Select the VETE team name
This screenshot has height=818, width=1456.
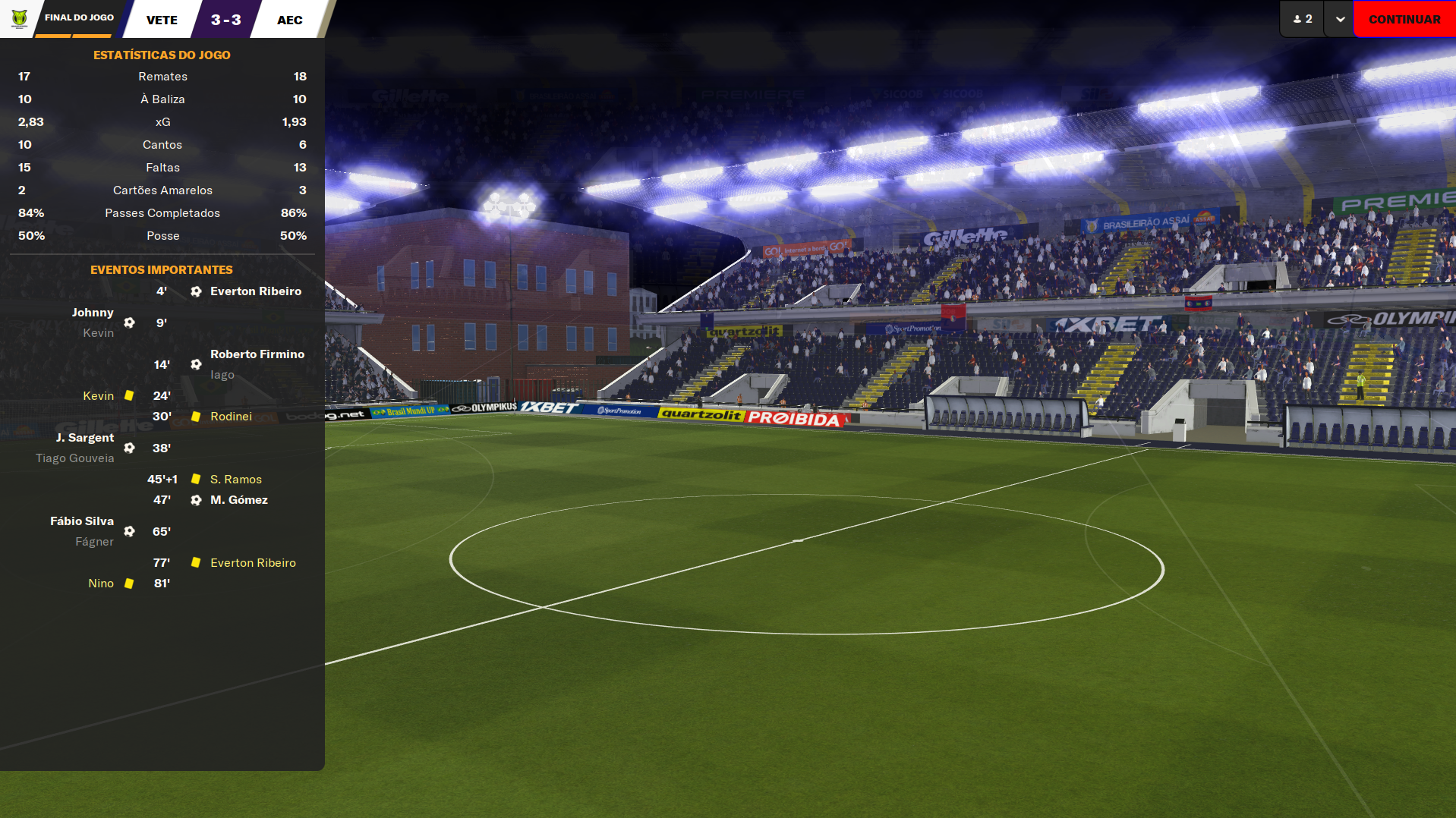[162, 20]
